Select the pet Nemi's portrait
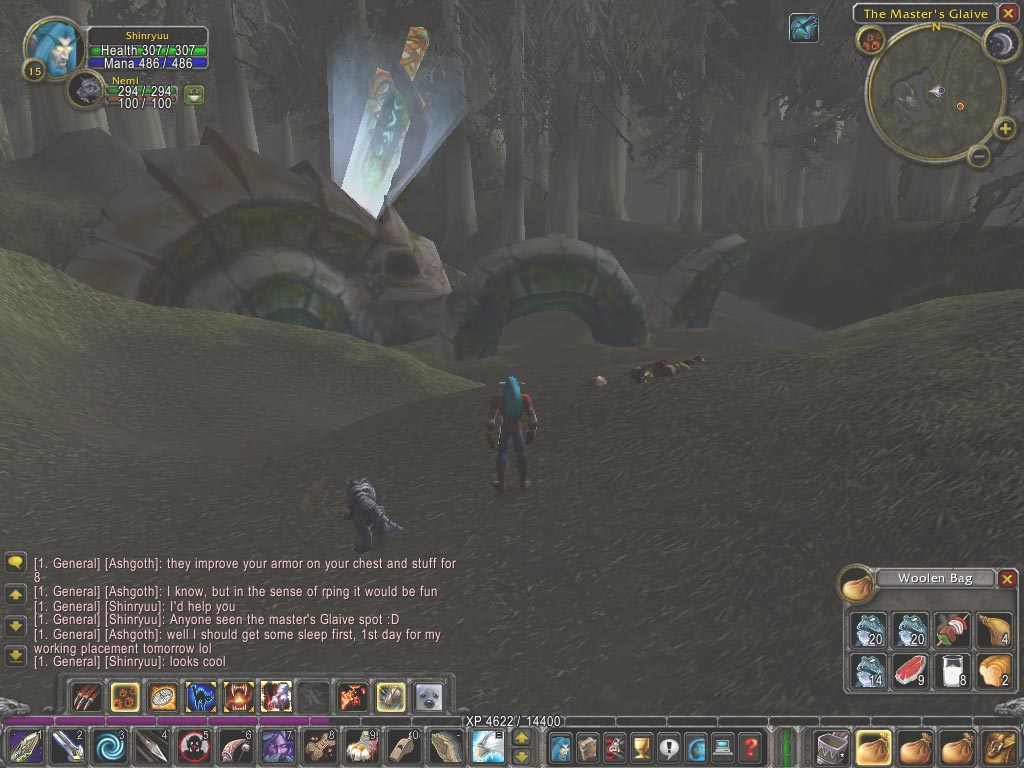 click(x=87, y=90)
